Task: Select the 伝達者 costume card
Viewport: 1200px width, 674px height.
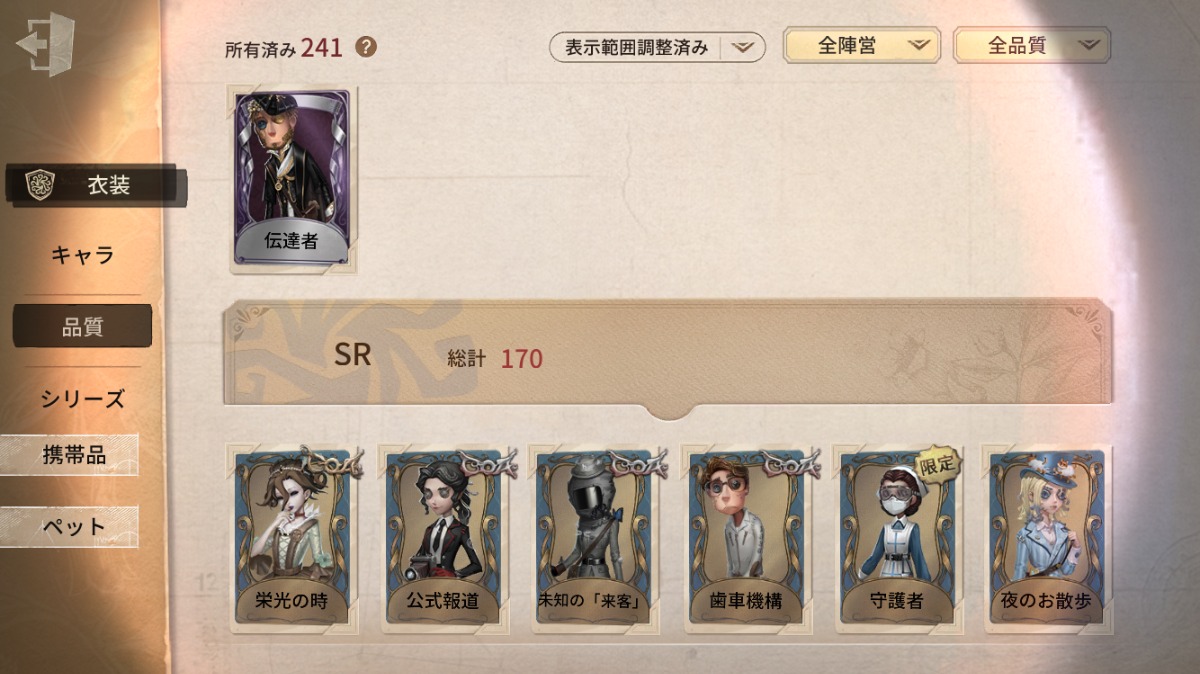Action: 292,180
